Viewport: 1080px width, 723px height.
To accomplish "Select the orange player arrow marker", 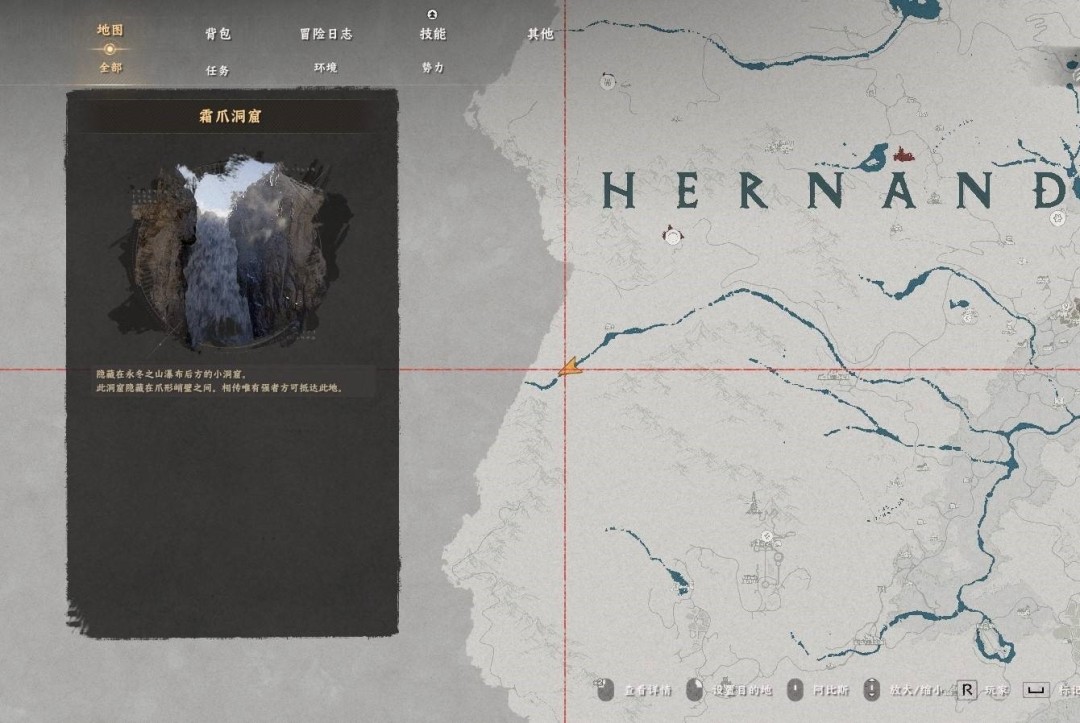I will (569, 368).
